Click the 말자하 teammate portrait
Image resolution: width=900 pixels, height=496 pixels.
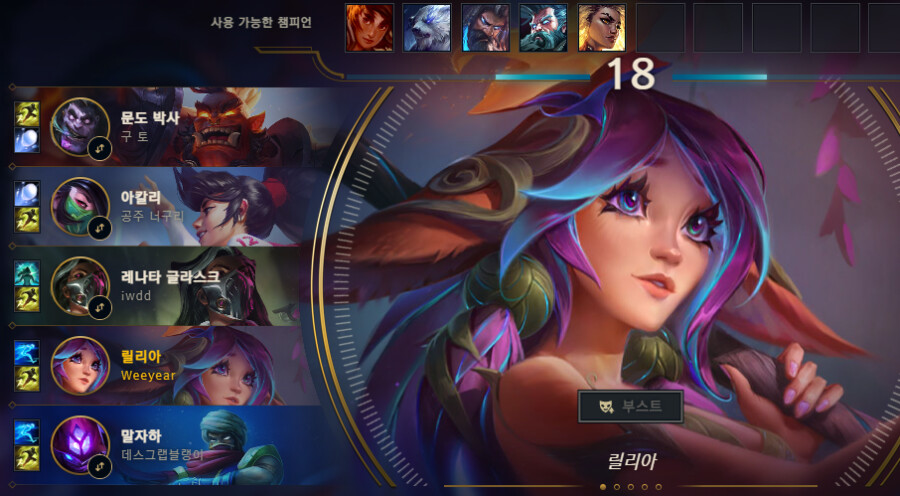(x=78, y=444)
